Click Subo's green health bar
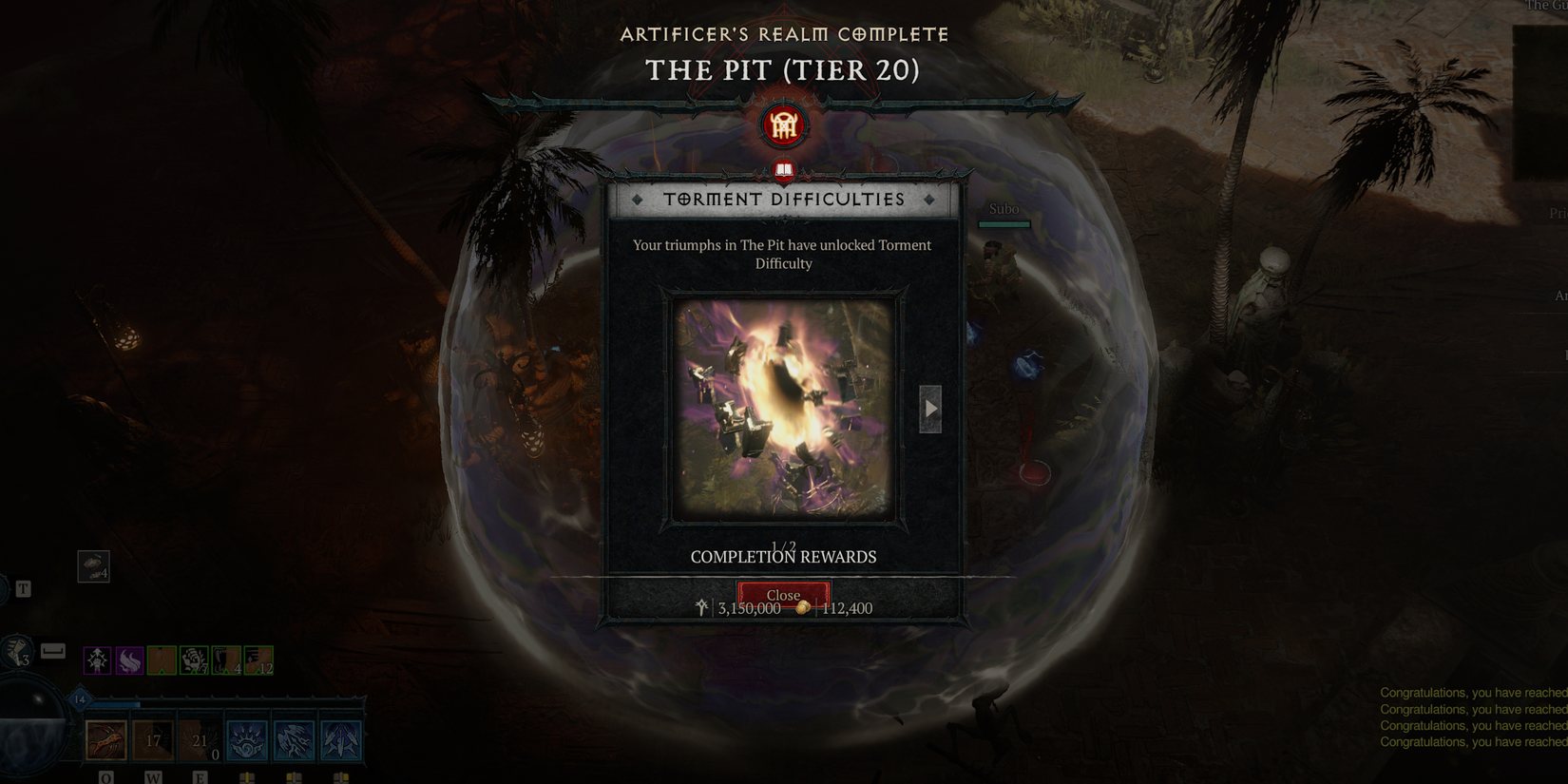 pyautogui.click(x=1004, y=224)
